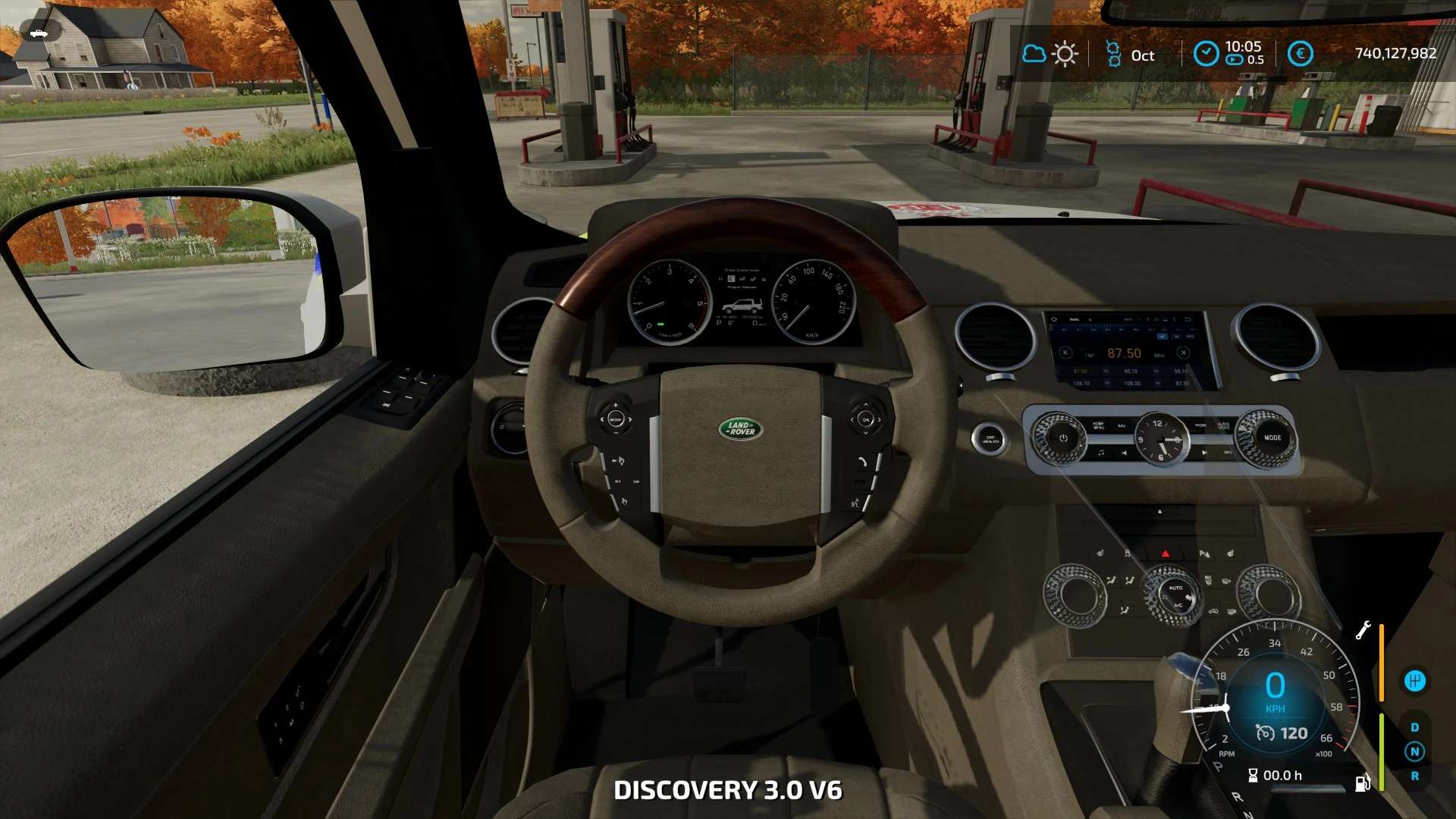Select reverse gear R
1456x819 pixels.
click(x=1414, y=776)
